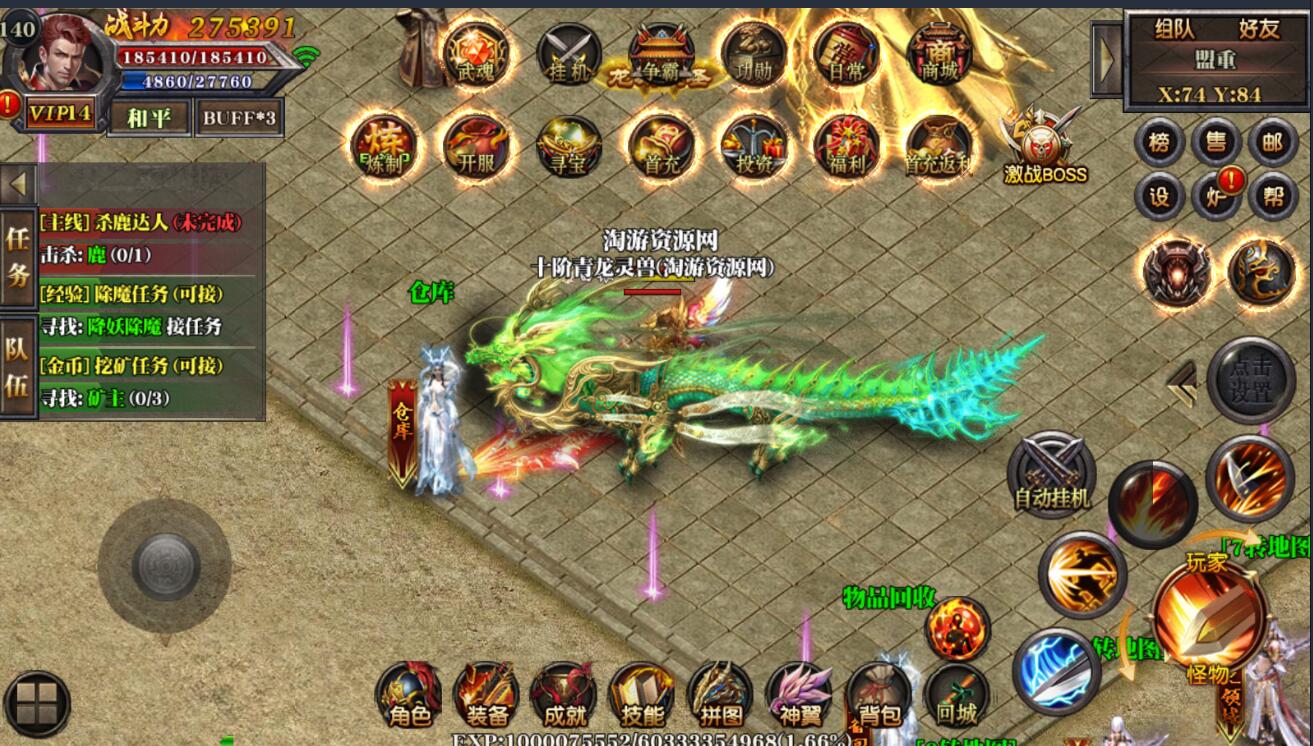Image resolution: width=1313 pixels, height=746 pixels.
Task: Select the 杀鹿达人 main quest entry
Action: [140, 222]
